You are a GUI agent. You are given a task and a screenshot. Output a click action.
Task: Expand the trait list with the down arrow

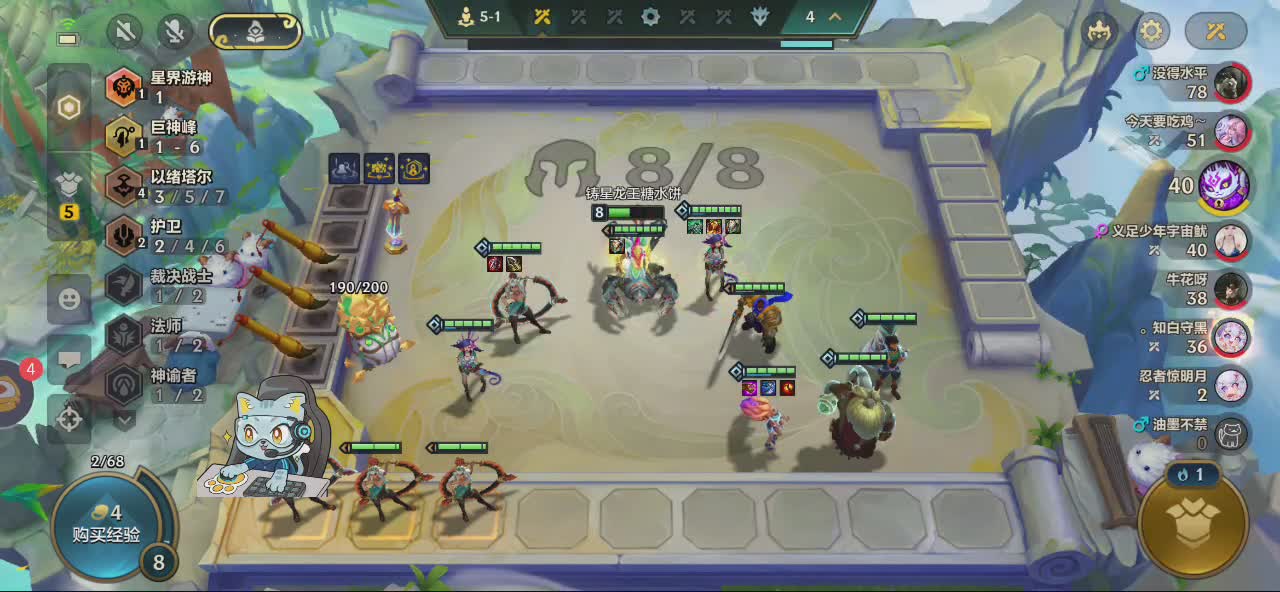click(124, 419)
